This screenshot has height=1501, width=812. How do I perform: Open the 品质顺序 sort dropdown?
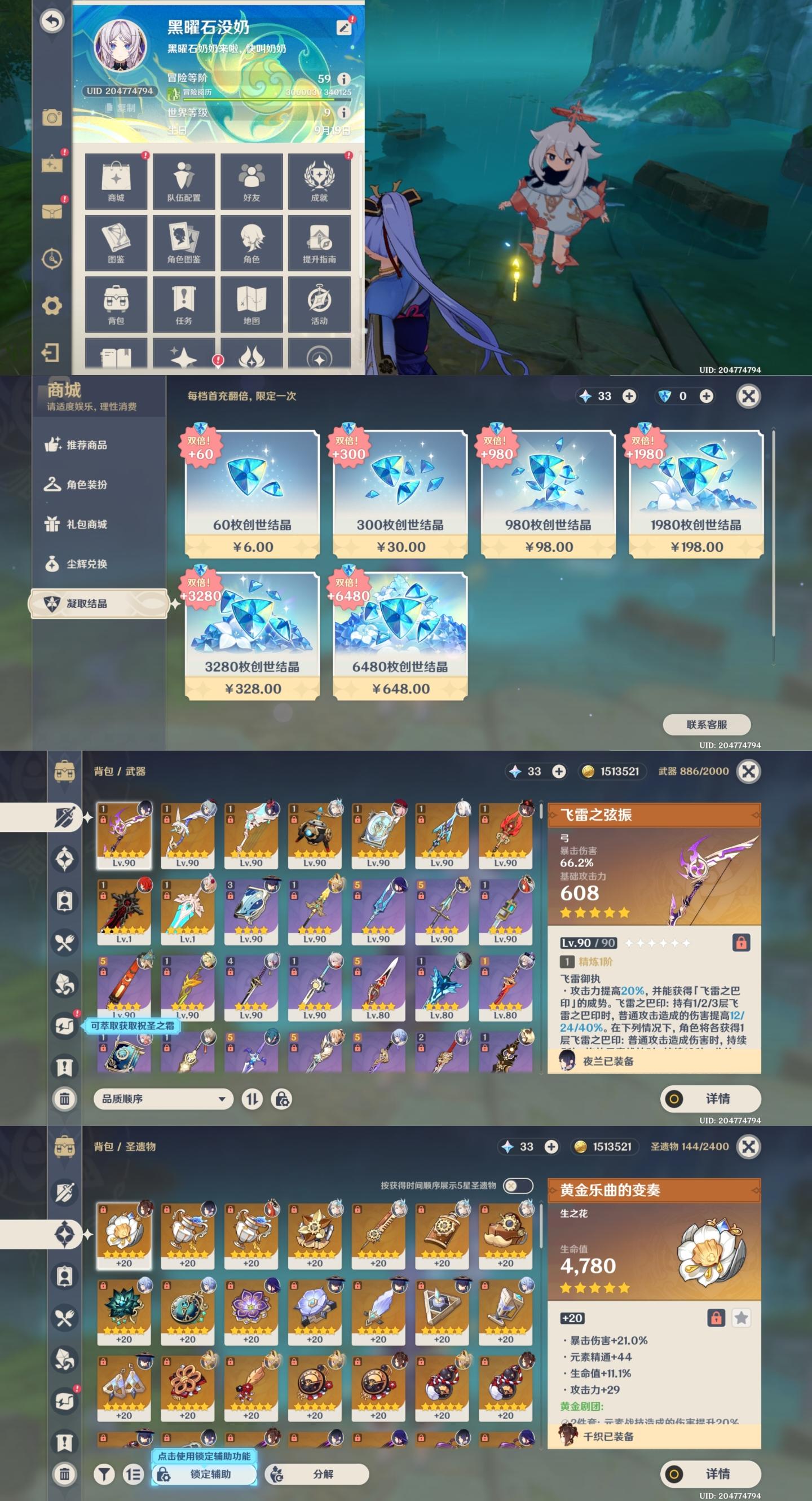click(163, 1098)
